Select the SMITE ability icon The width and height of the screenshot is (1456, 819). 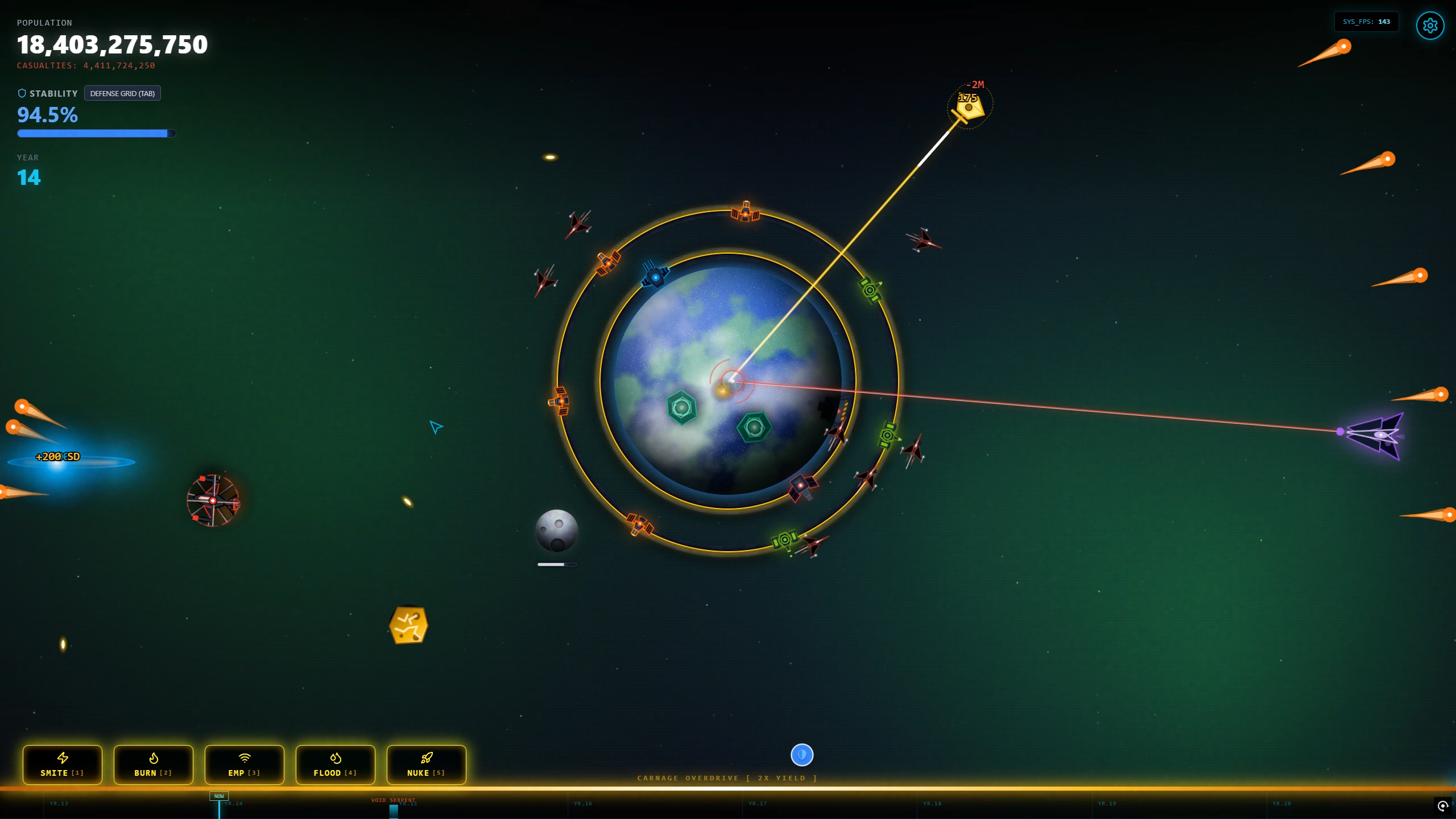tap(62, 765)
